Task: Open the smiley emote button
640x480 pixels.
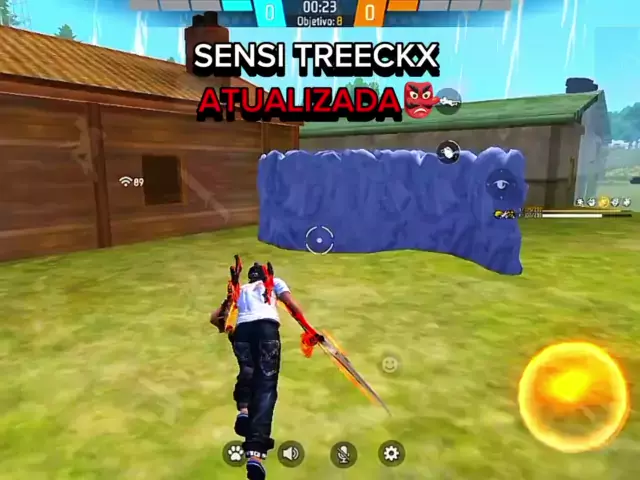Action: [x=390, y=364]
